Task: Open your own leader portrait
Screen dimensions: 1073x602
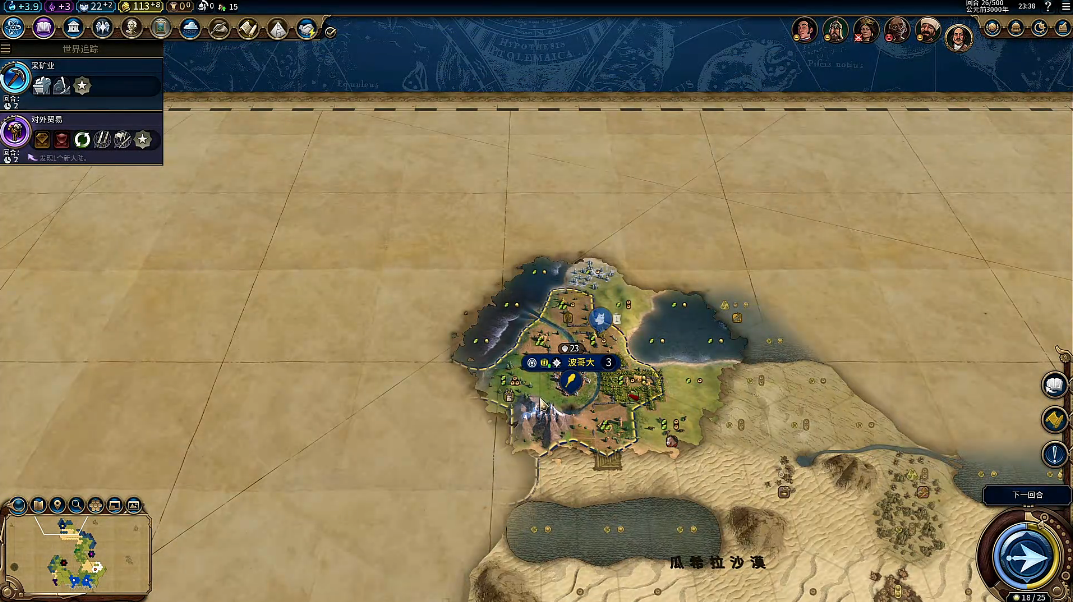Action: [x=958, y=36]
